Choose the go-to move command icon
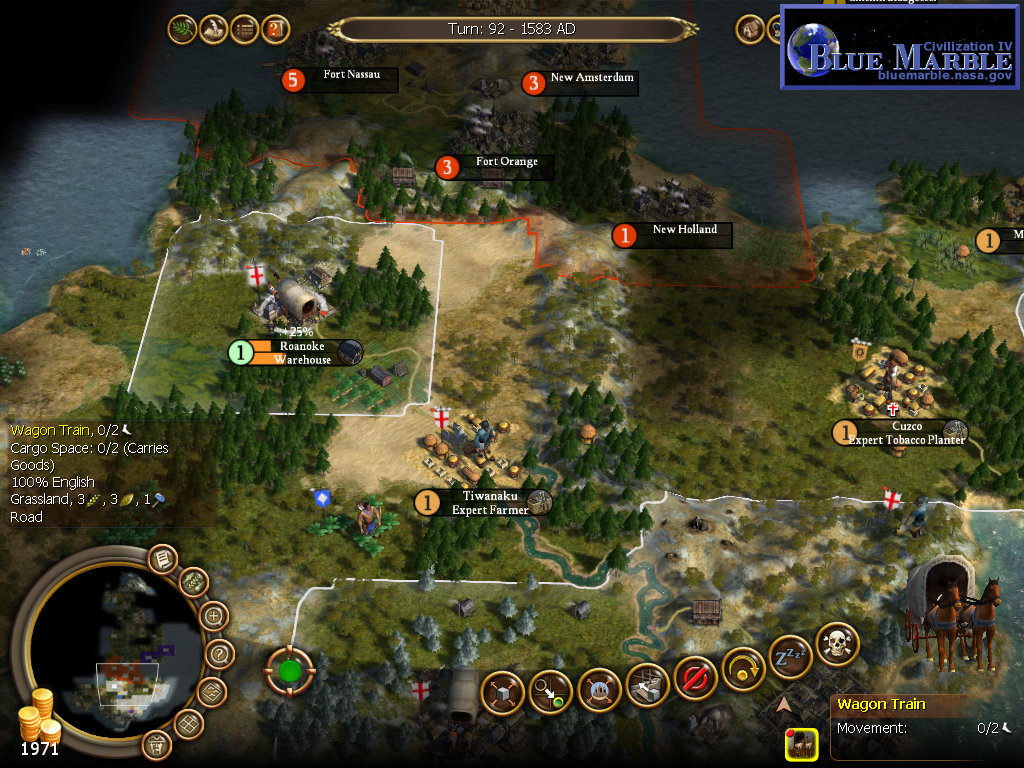The image size is (1024, 768). point(551,691)
